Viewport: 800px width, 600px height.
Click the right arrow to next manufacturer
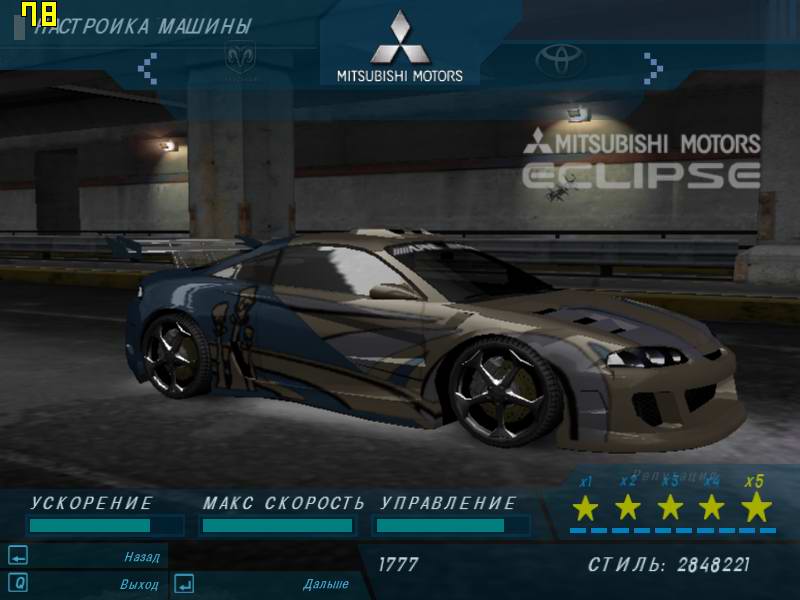click(653, 67)
